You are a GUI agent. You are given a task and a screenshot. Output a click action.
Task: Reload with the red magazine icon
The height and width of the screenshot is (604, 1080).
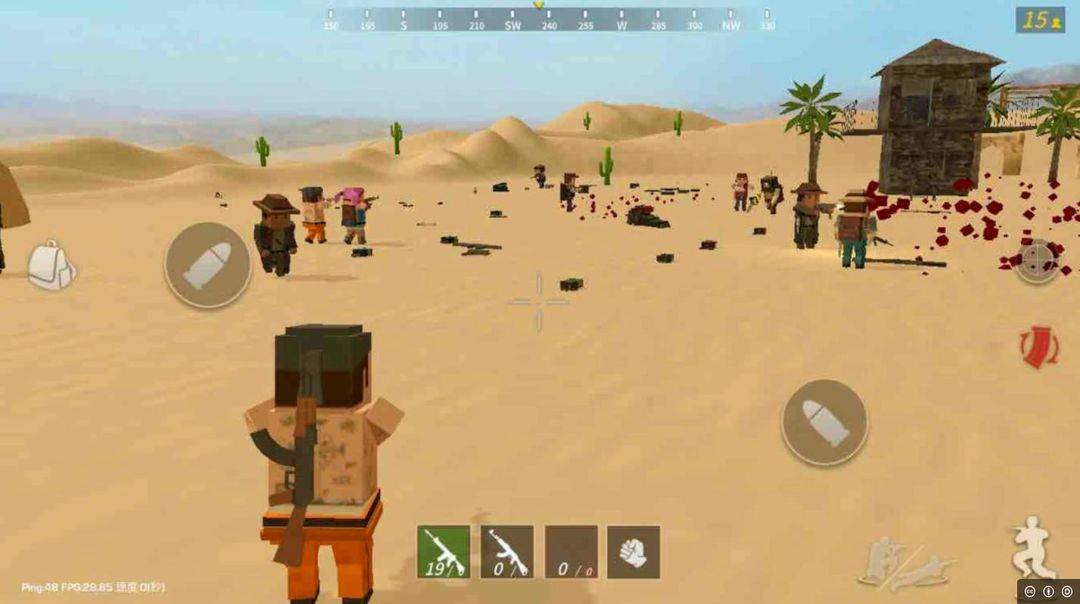[x=1038, y=346]
